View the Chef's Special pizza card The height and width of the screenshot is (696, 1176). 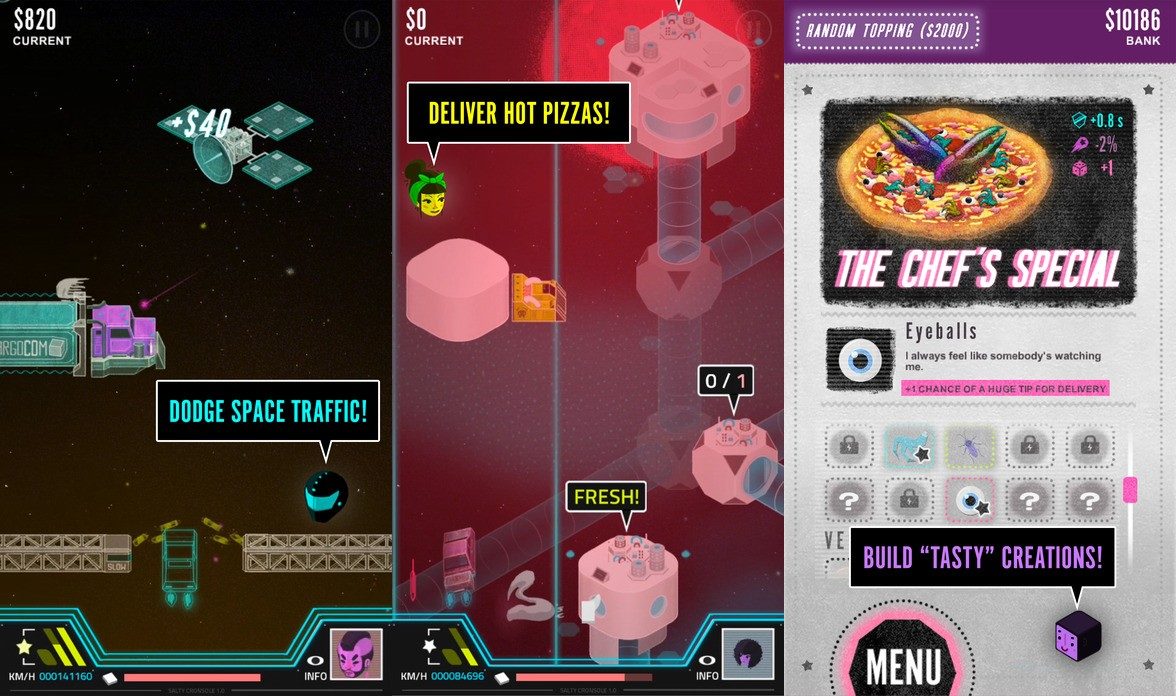tap(978, 201)
